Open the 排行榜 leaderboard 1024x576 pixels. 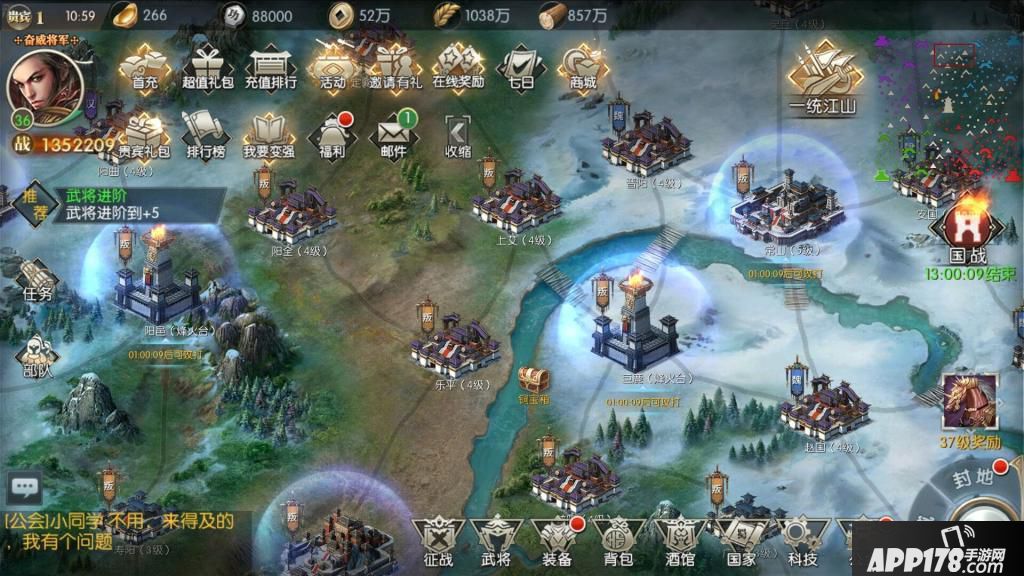tap(206, 134)
